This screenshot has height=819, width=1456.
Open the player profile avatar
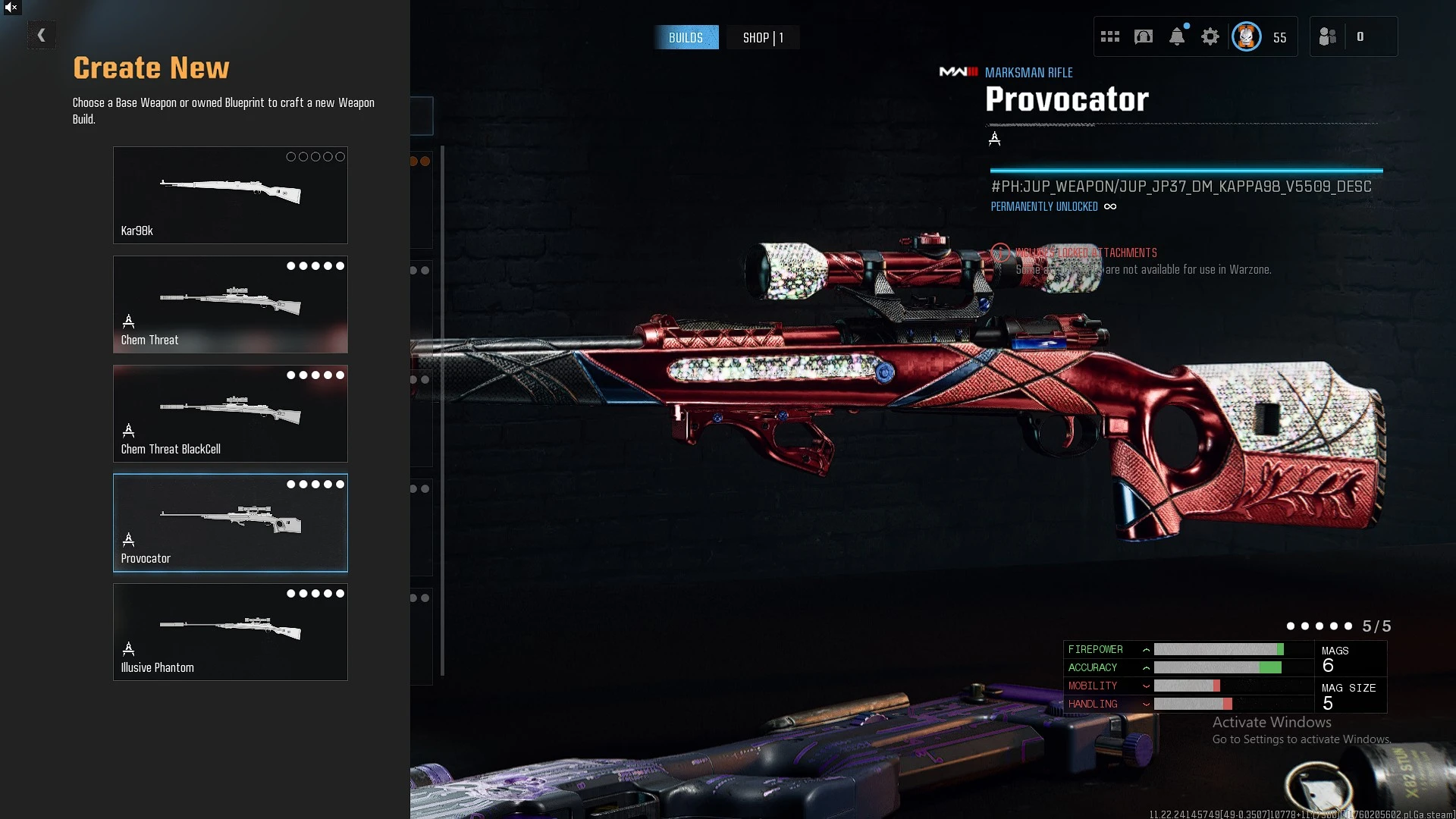[x=1247, y=36]
